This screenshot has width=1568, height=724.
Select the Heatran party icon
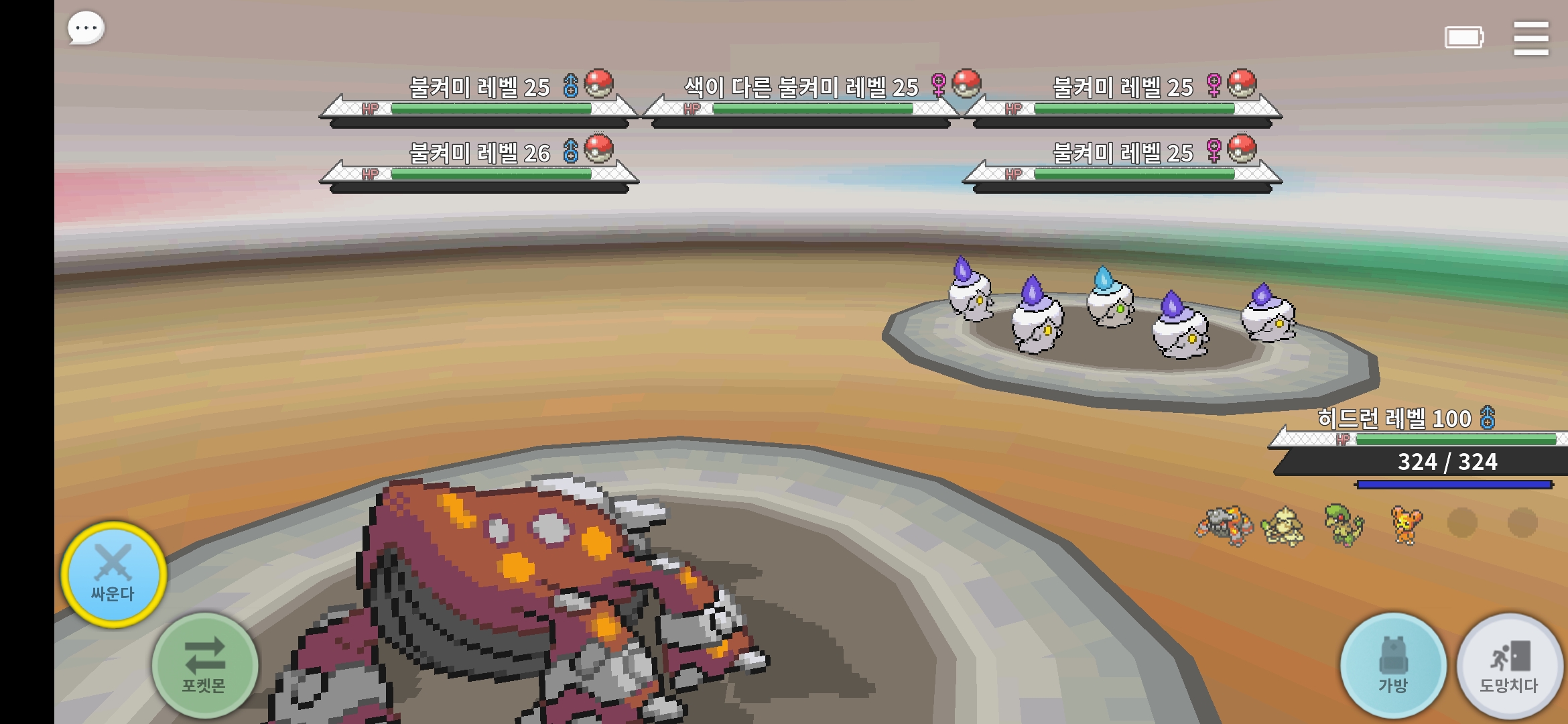pyautogui.click(x=1224, y=525)
